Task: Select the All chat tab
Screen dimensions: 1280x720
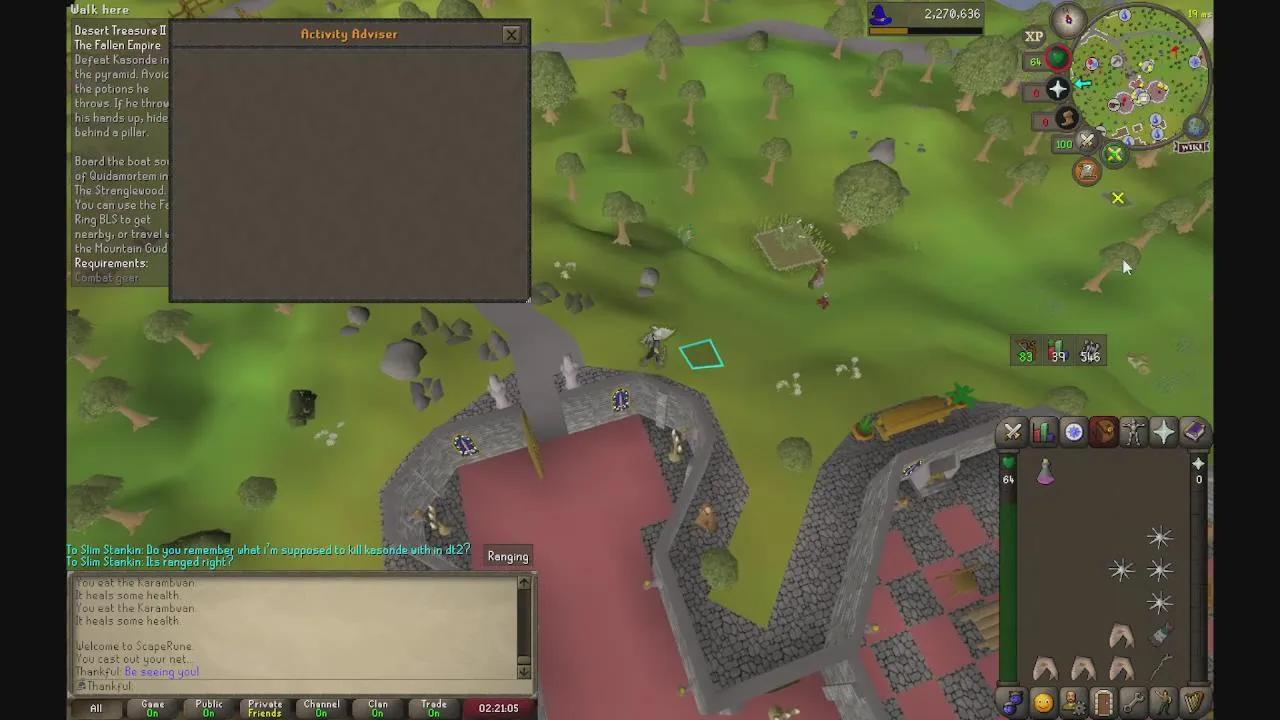Action: pyautogui.click(x=95, y=708)
